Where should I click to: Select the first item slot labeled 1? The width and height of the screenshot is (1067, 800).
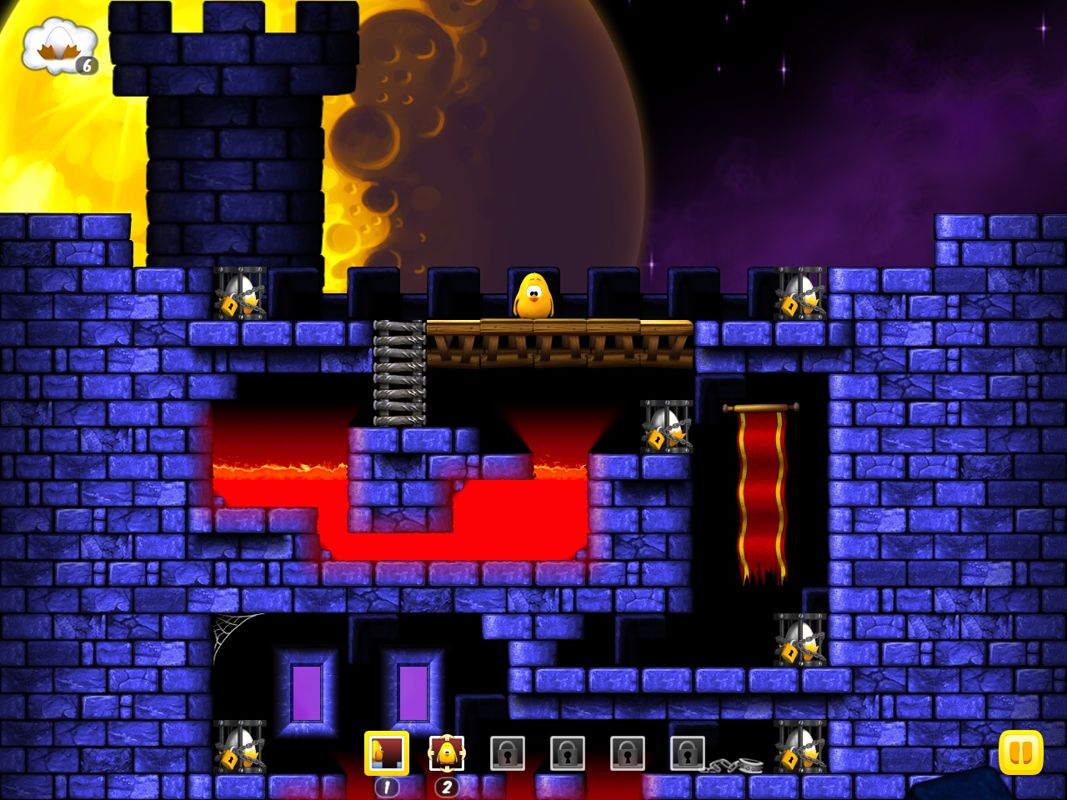386,754
